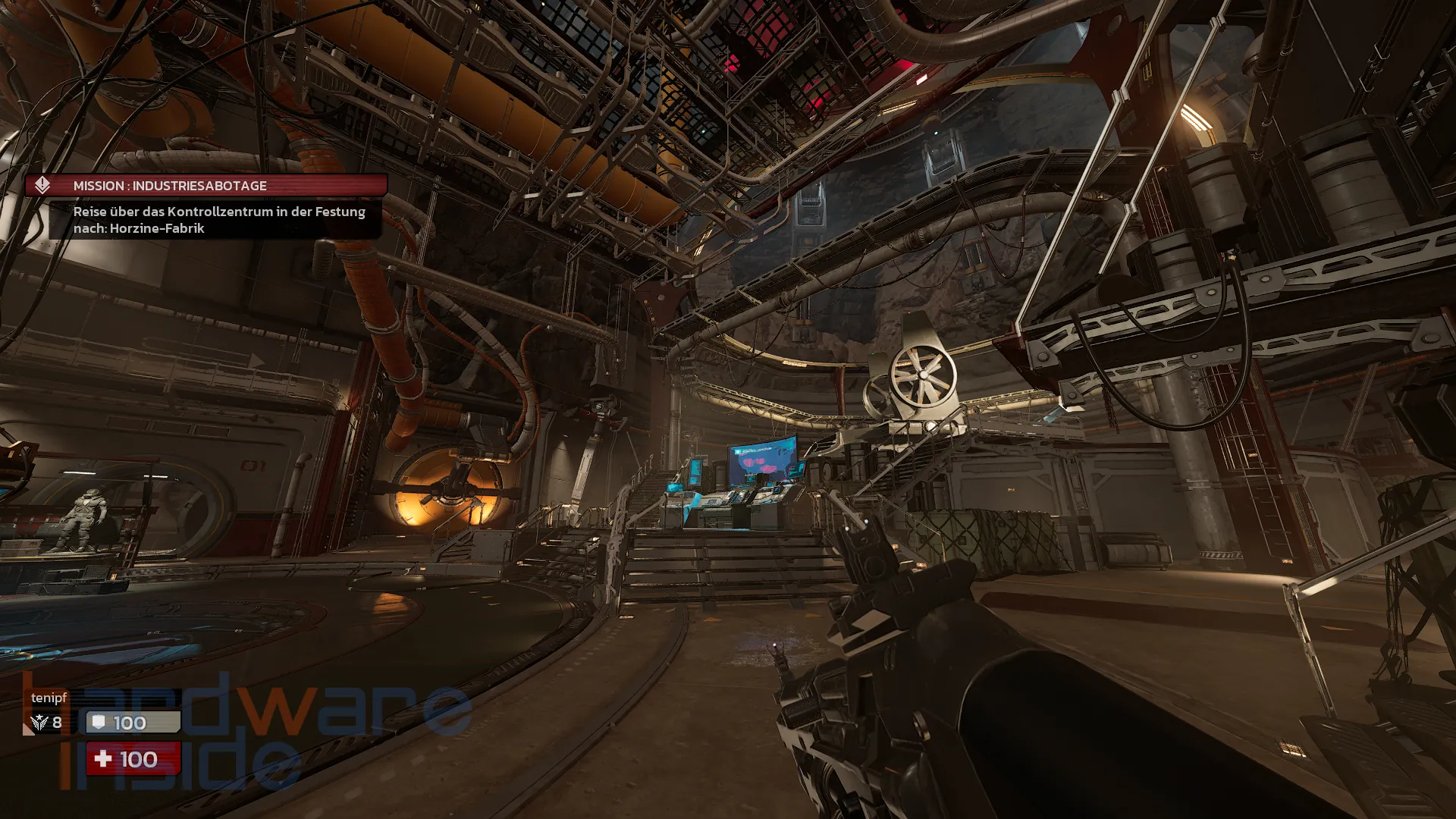Image resolution: width=1456 pixels, height=819 pixels.
Task: Click the mission emblem icon beside Industriesabotage
Action: 42,186
